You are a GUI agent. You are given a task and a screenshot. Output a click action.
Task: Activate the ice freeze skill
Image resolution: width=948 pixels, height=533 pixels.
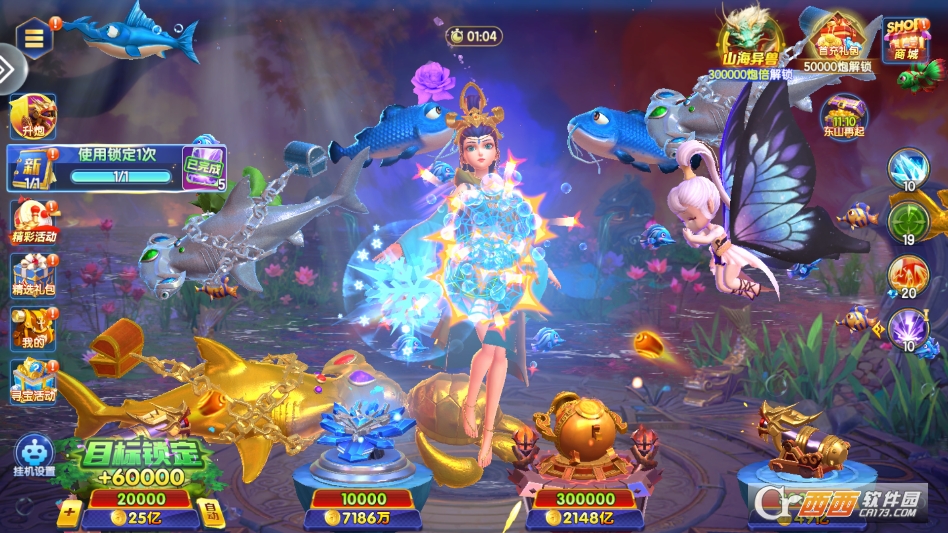pyautogui.click(x=908, y=169)
